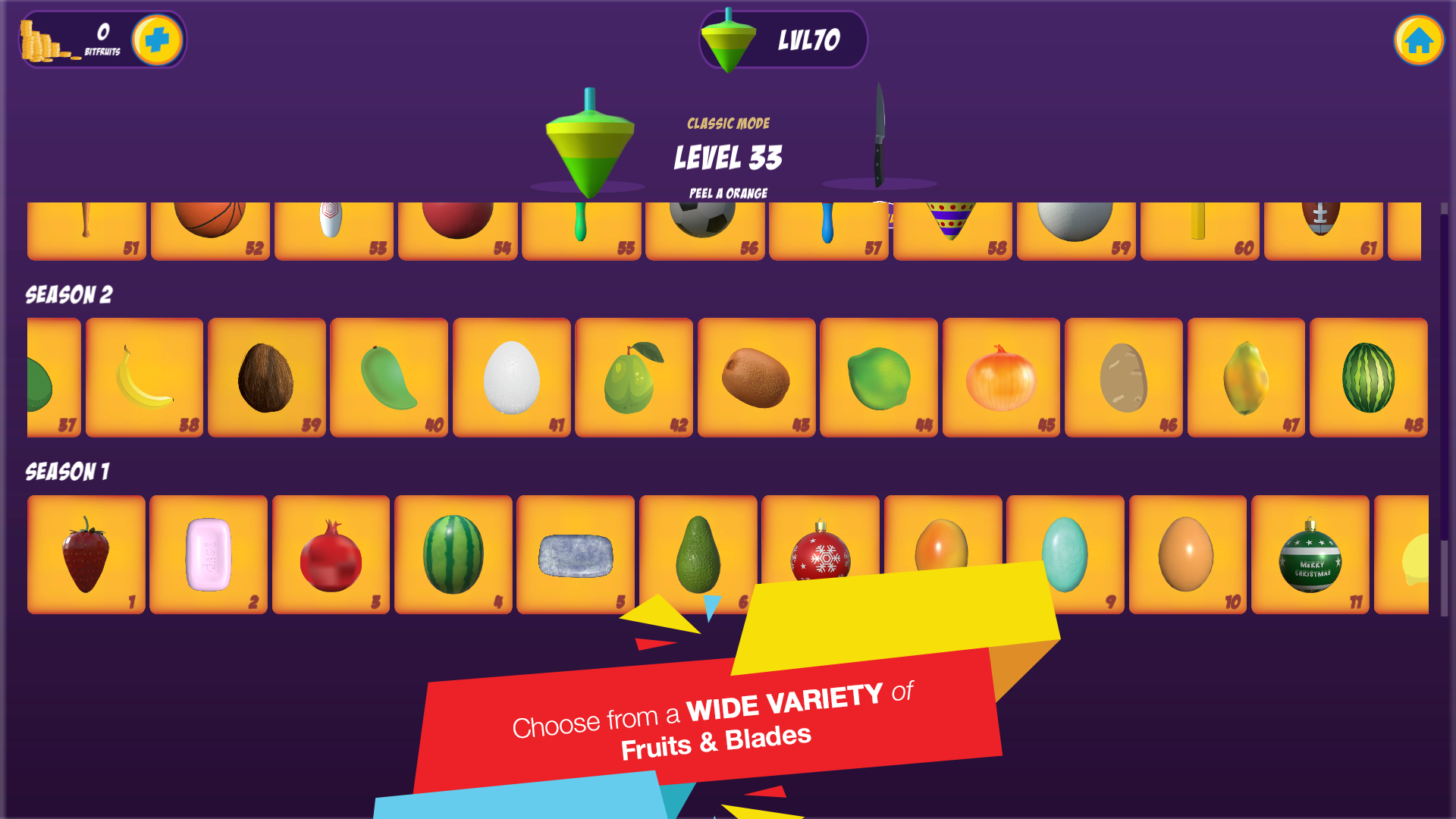The image size is (1456, 819).
Task: Open the potato level 46 tile
Action: point(1123,378)
